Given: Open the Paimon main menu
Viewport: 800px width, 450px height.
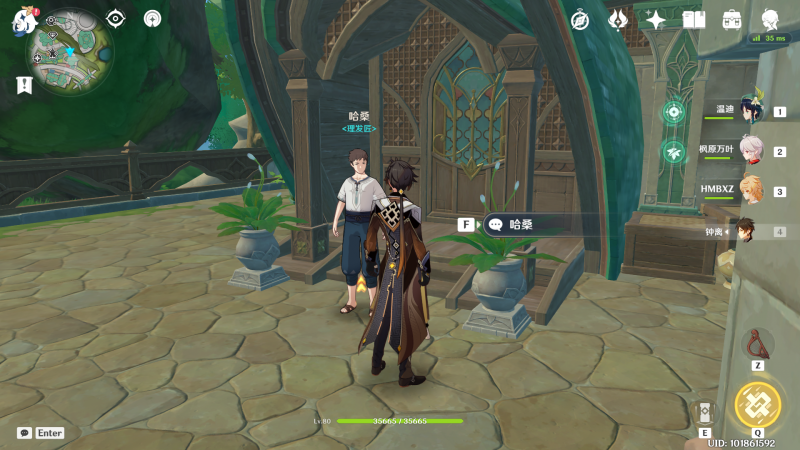Looking at the screenshot, I should coord(22,20).
